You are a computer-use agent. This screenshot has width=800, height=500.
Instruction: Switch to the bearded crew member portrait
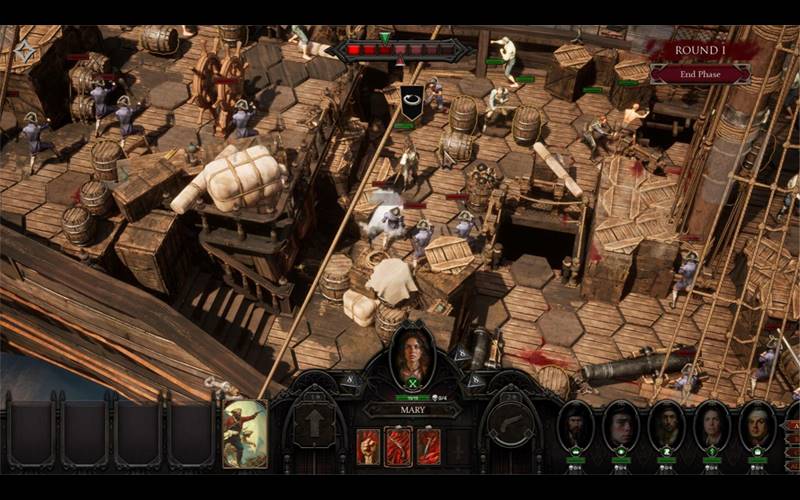pos(576,427)
